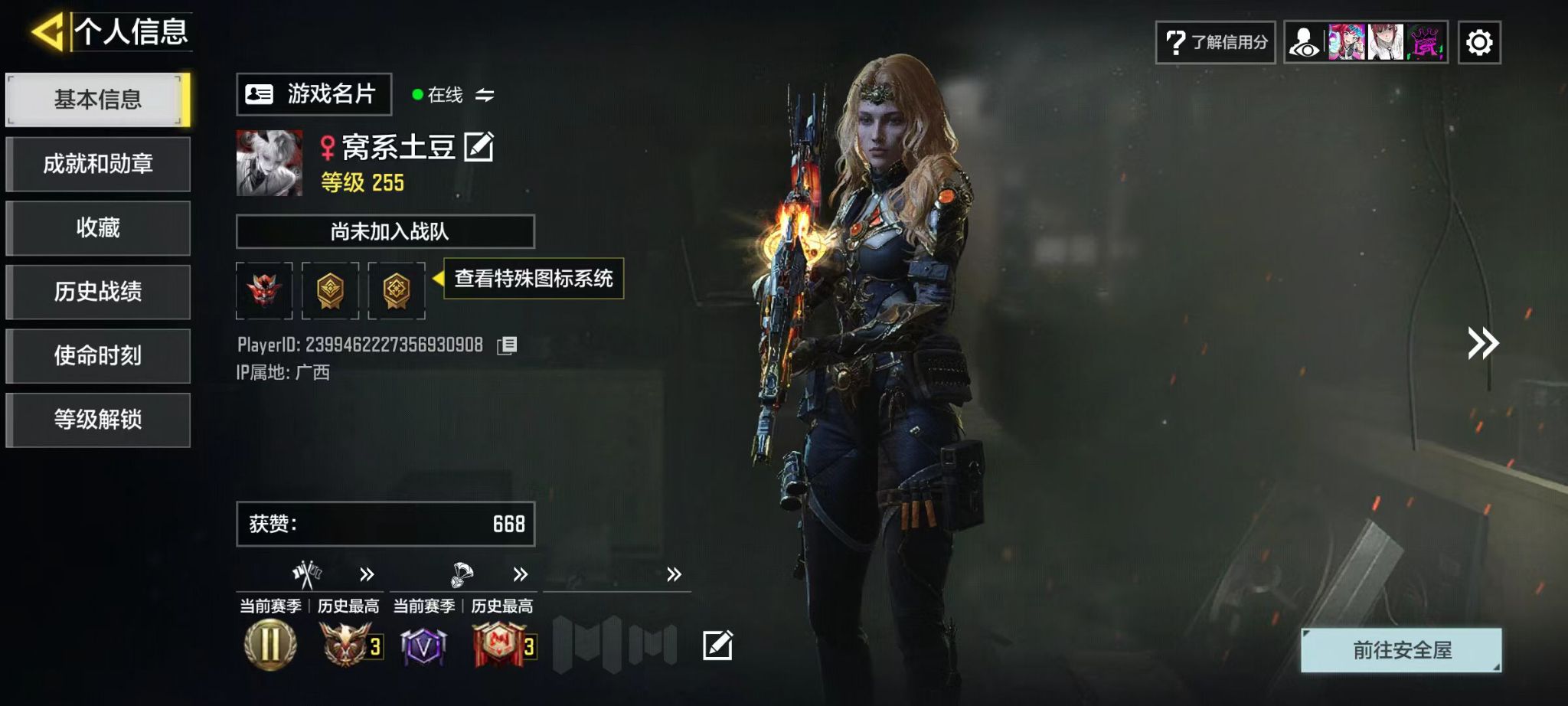Copy the PlayerID number
The width and height of the screenshot is (1568, 706).
pos(507,345)
